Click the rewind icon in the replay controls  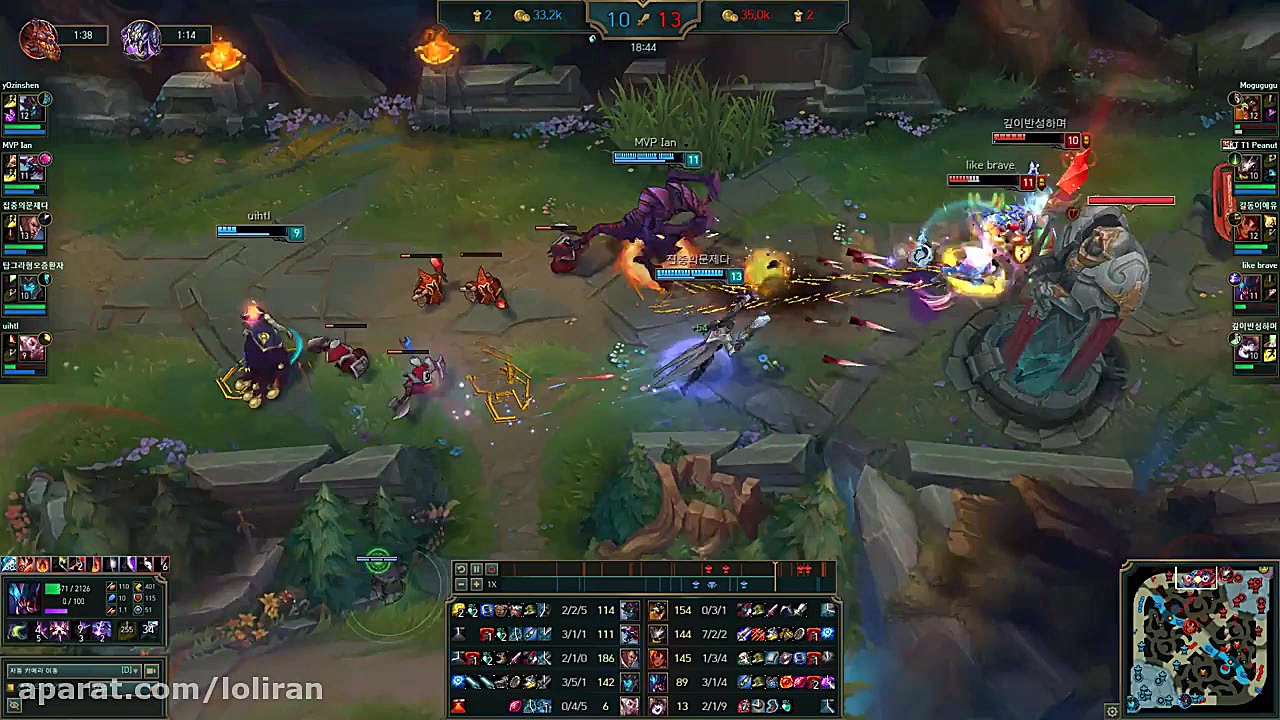[x=462, y=568]
